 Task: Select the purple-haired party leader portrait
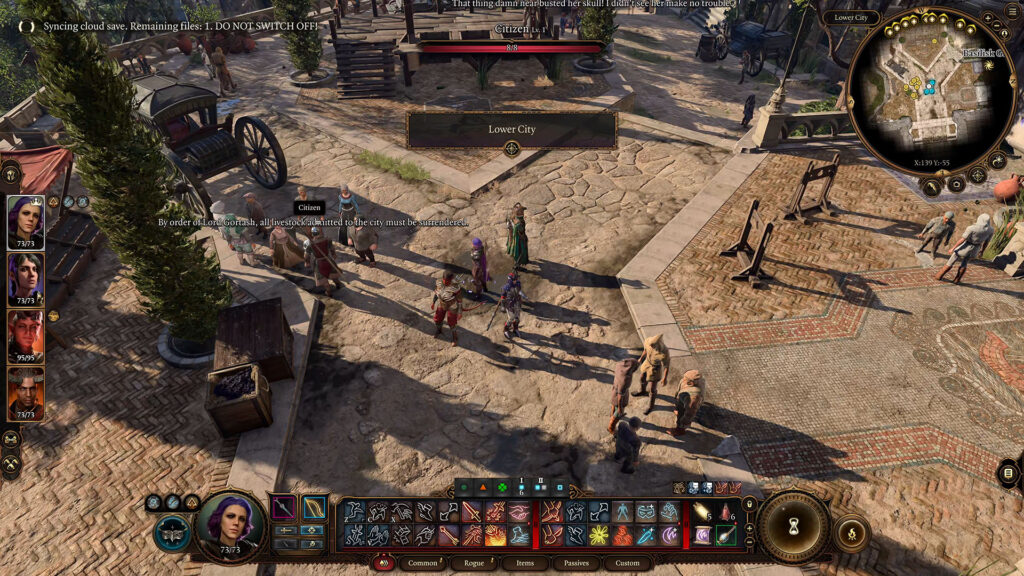[26, 221]
